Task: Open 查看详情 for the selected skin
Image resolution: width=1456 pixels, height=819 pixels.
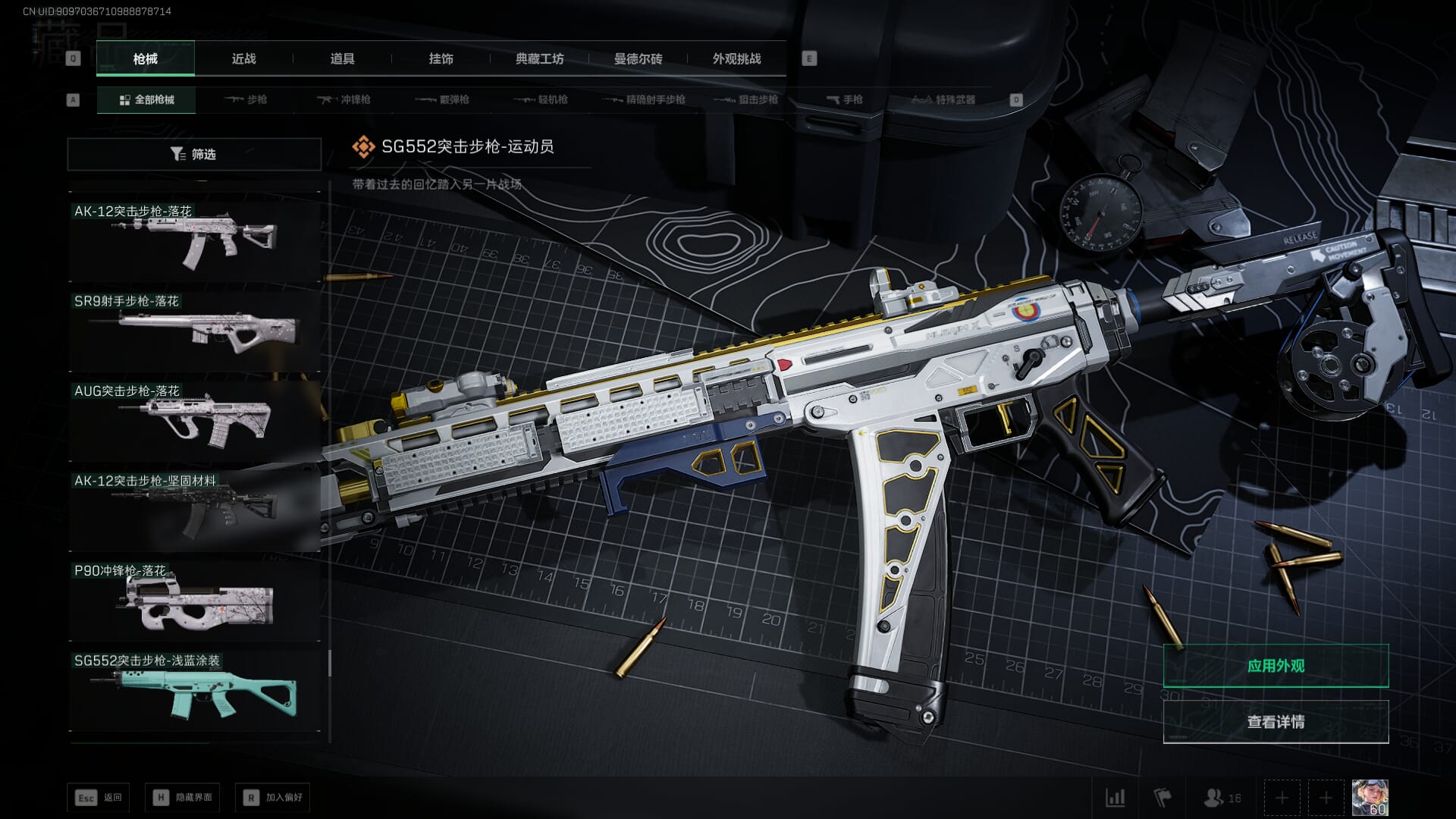Action: click(1276, 722)
